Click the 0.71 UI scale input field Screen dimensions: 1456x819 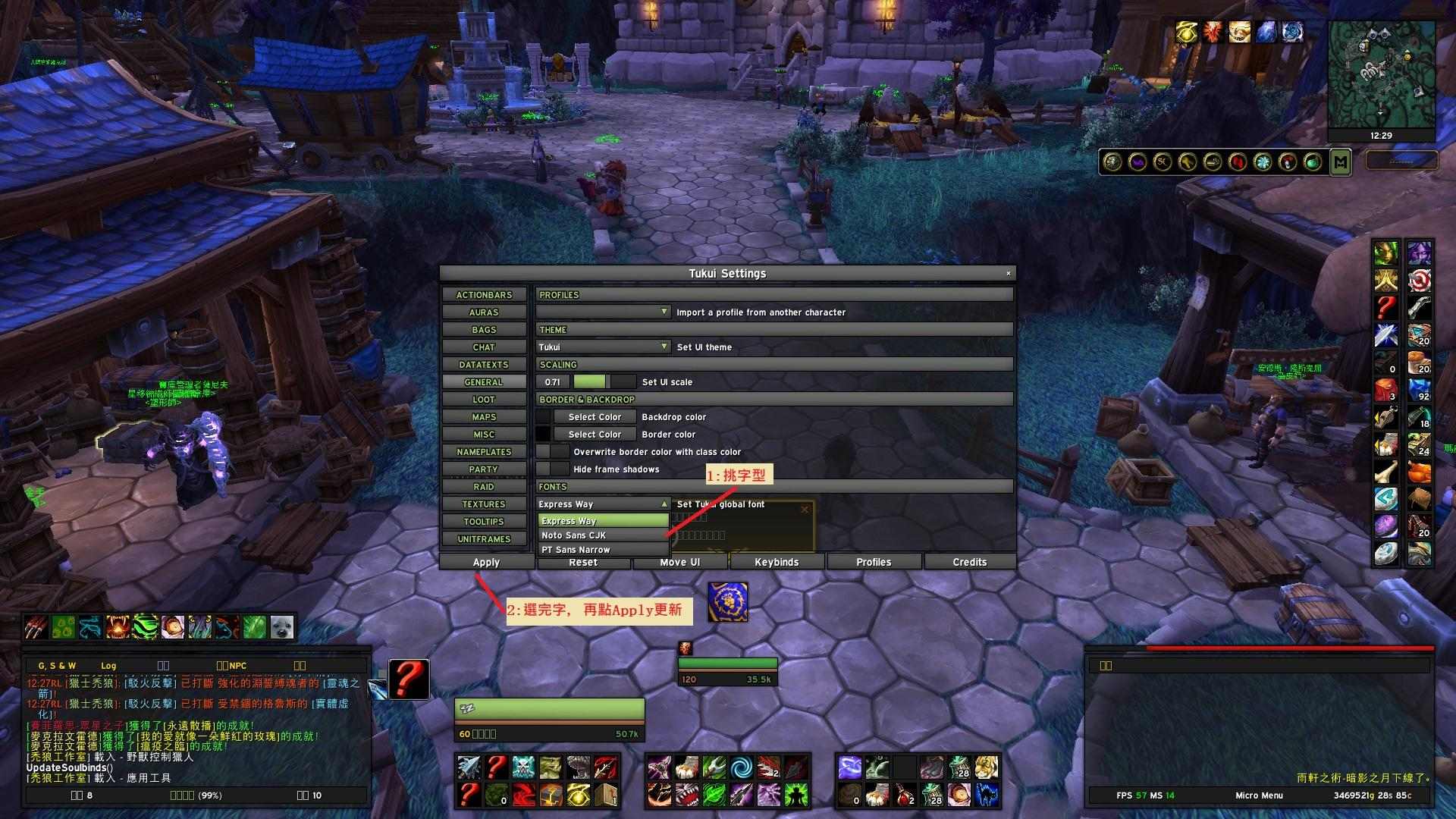tap(553, 381)
